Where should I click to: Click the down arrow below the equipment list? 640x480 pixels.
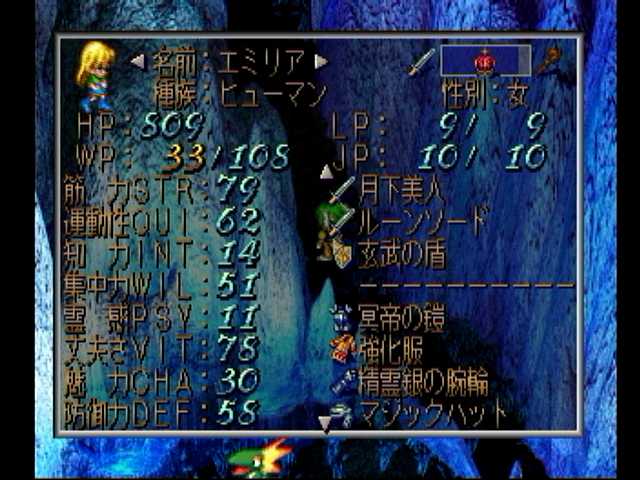(325, 425)
